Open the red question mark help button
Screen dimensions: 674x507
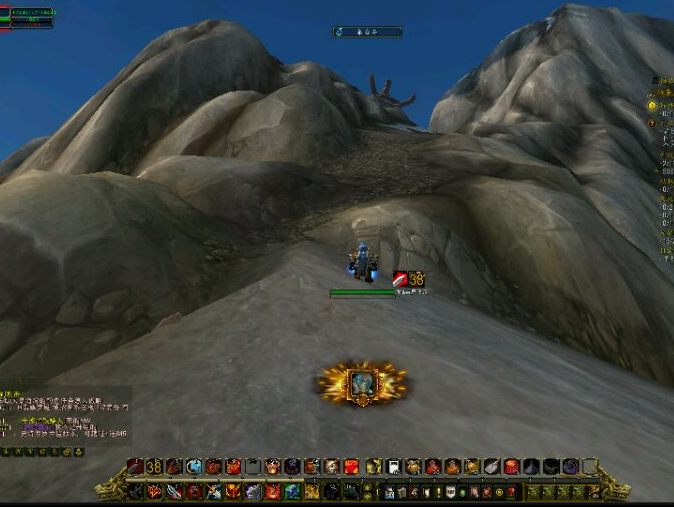512,492
